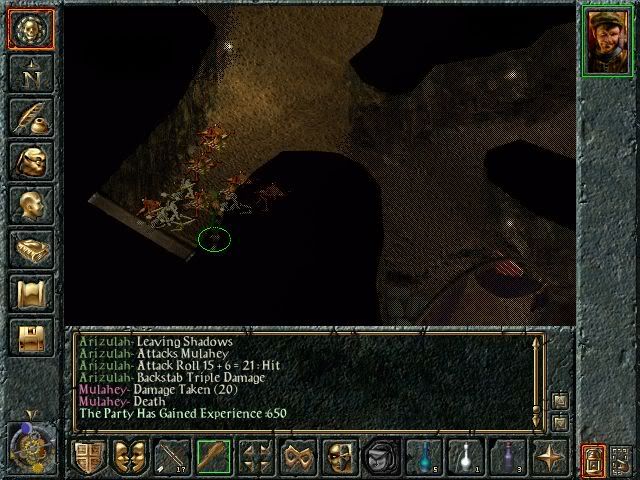Open the journal with the quill icon
This screenshot has height=480, width=640.
[29, 117]
